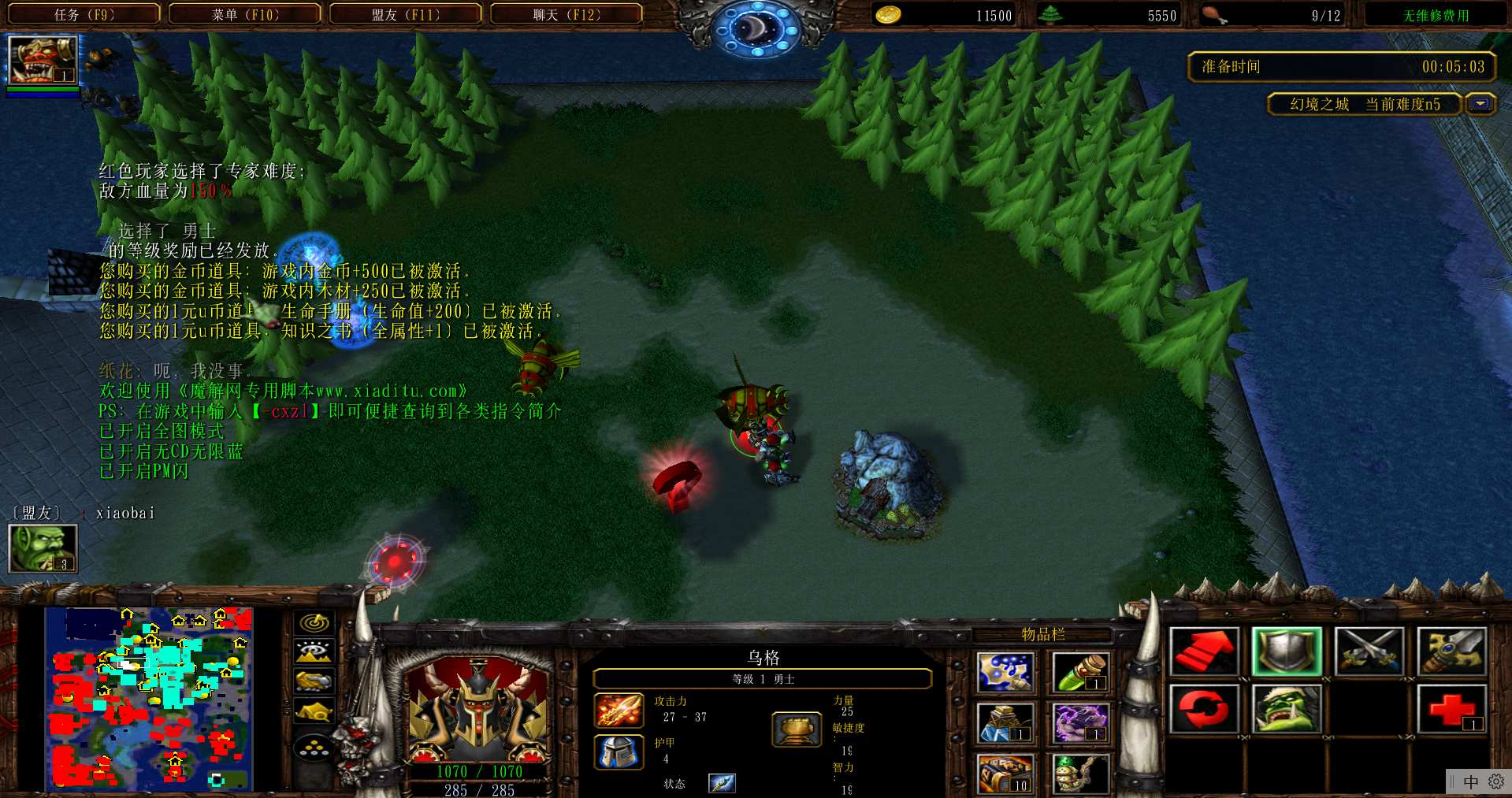Open the 菜单 (F10) game menu
The height and width of the screenshot is (798, 1512).
pyautogui.click(x=245, y=14)
